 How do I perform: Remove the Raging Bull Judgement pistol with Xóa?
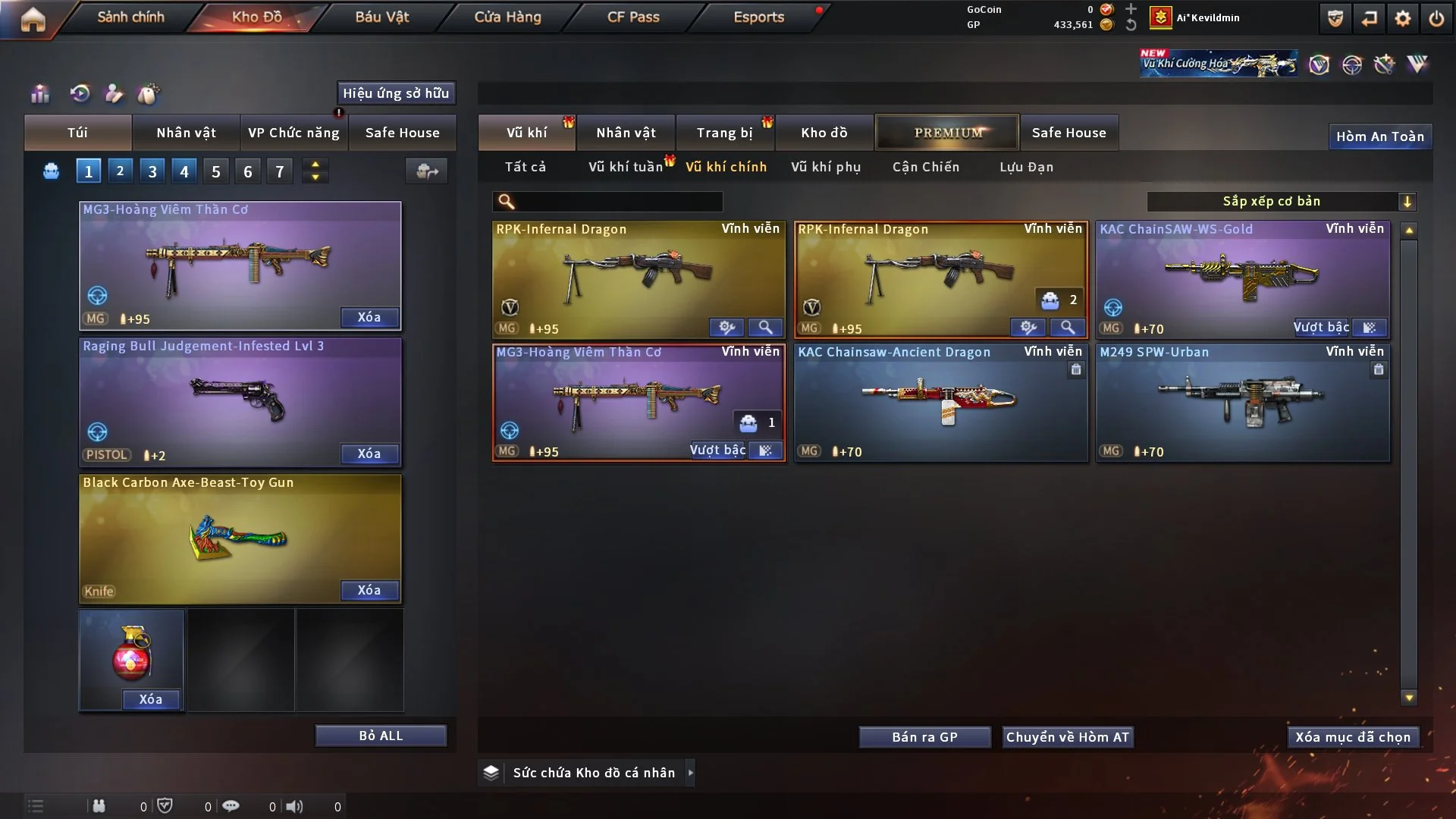369,453
